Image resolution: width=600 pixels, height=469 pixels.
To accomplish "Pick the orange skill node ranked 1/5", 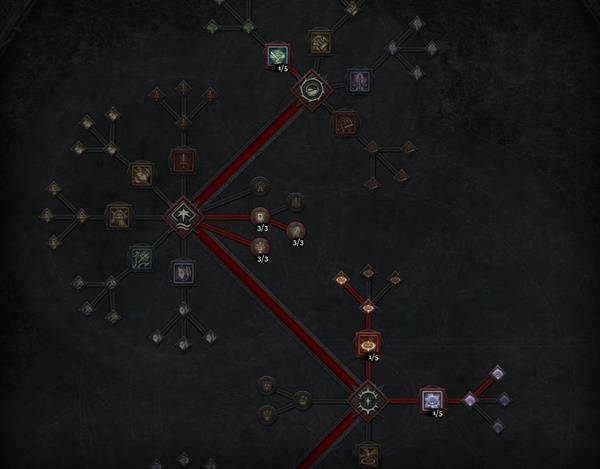I will click(368, 343).
